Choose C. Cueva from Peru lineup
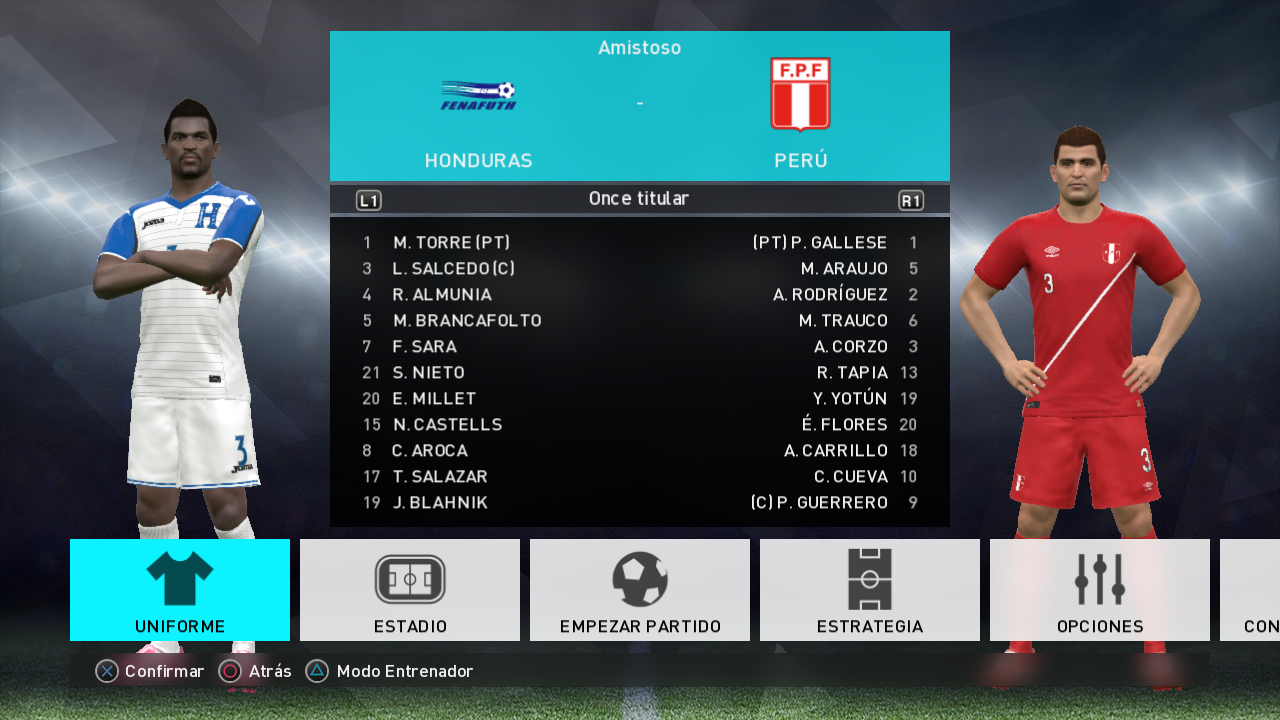 (851, 477)
